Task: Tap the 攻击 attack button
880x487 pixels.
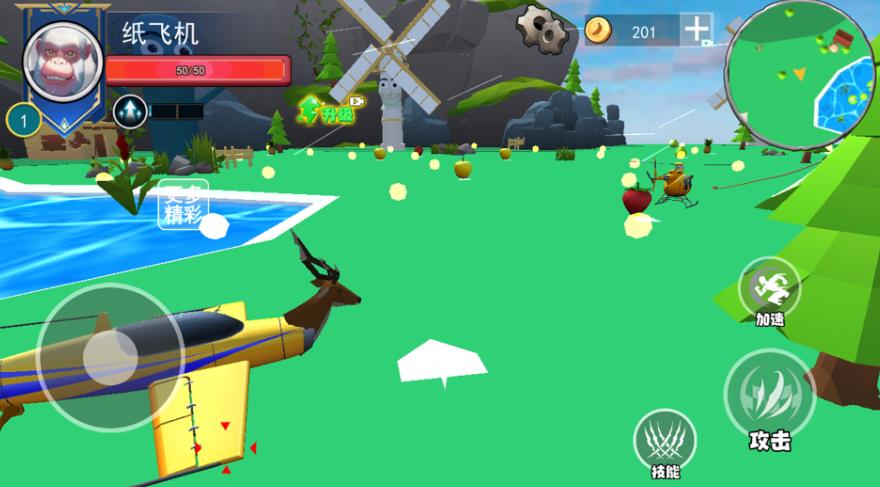Action: tap(769, 395)
